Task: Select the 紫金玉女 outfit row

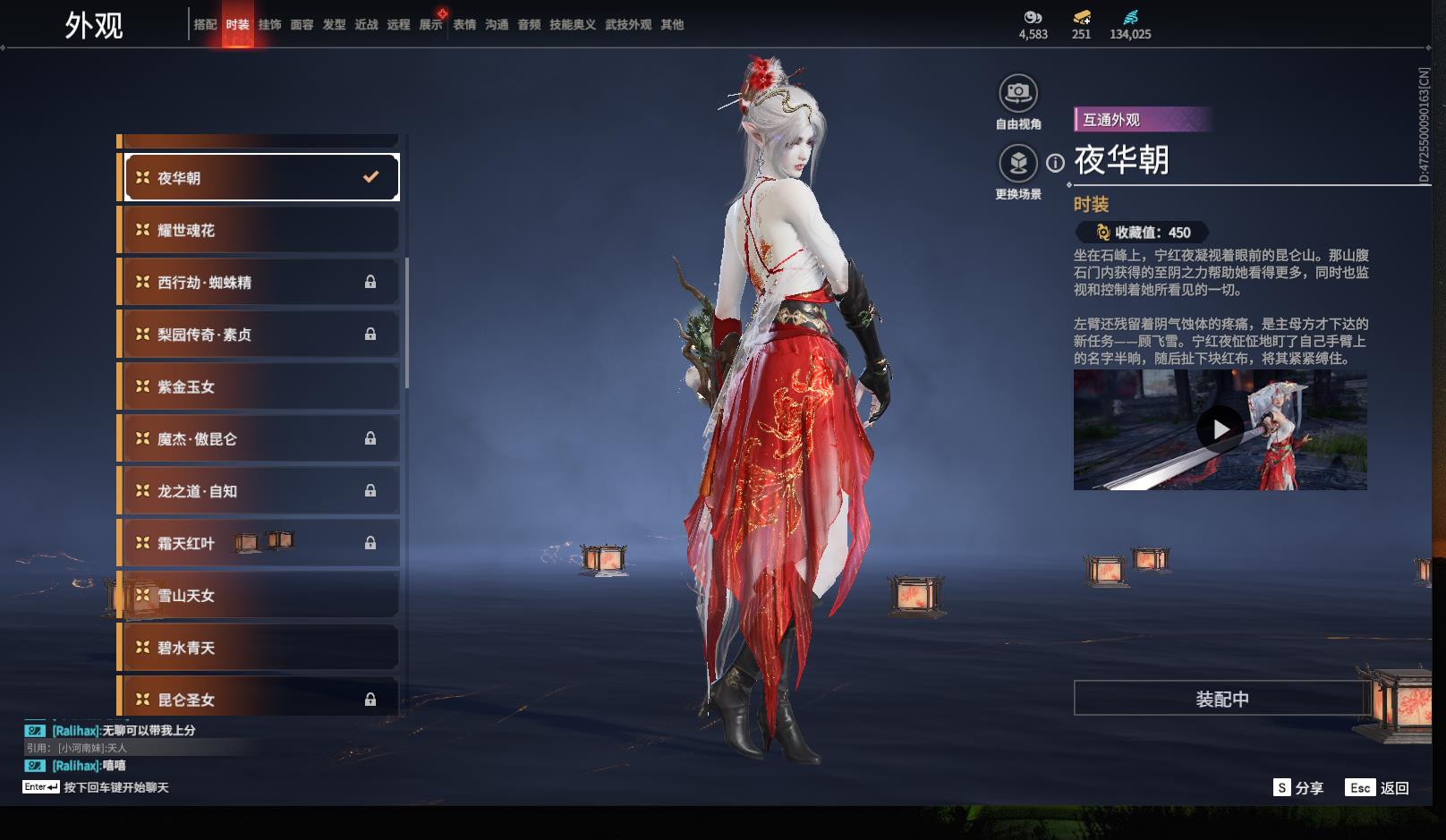Action: tap(259, 387)
